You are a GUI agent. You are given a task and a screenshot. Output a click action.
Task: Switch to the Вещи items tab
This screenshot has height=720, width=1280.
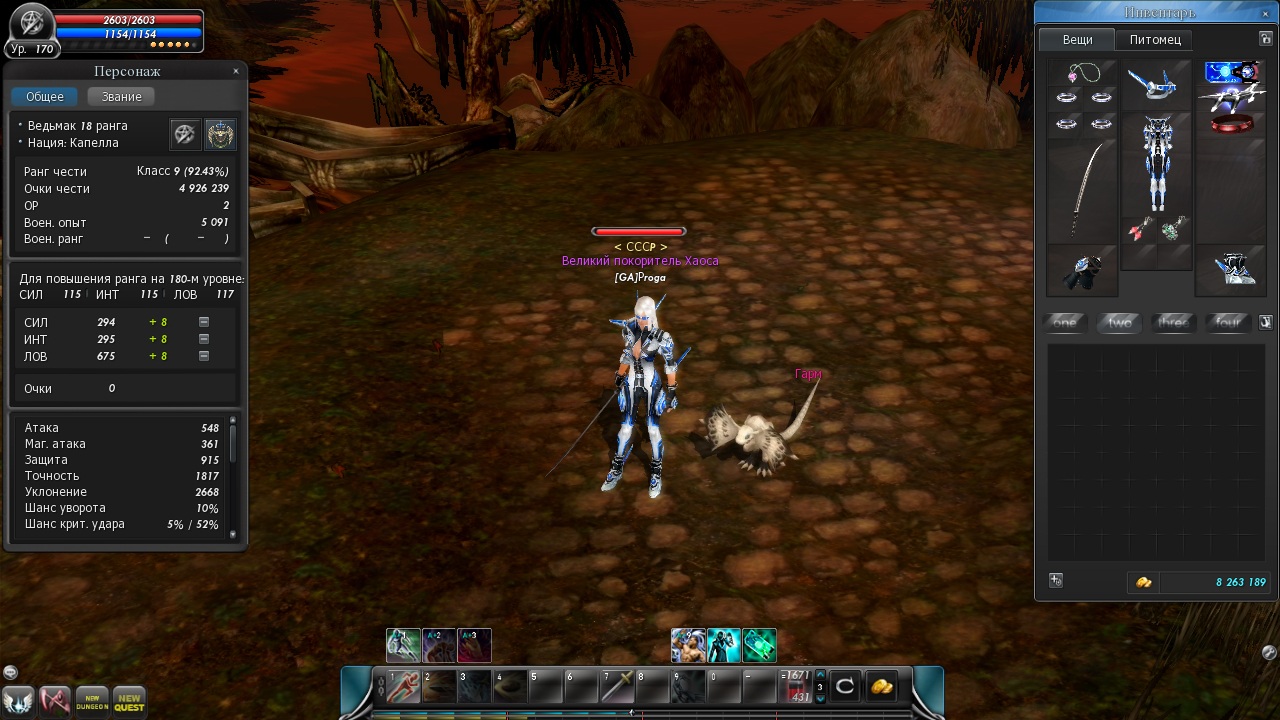1077,40
